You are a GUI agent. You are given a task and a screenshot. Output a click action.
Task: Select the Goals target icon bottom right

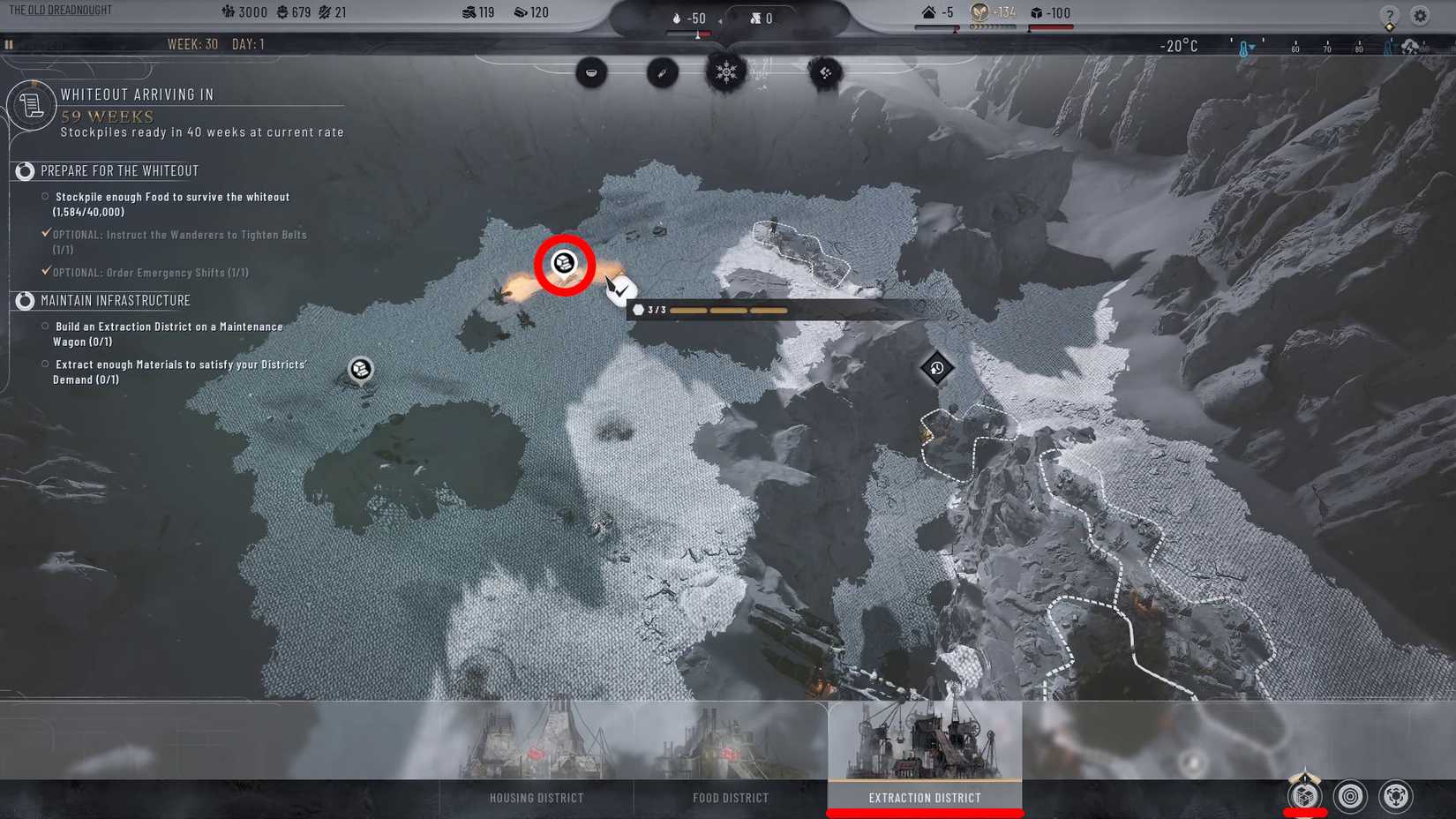(1348, 797)
